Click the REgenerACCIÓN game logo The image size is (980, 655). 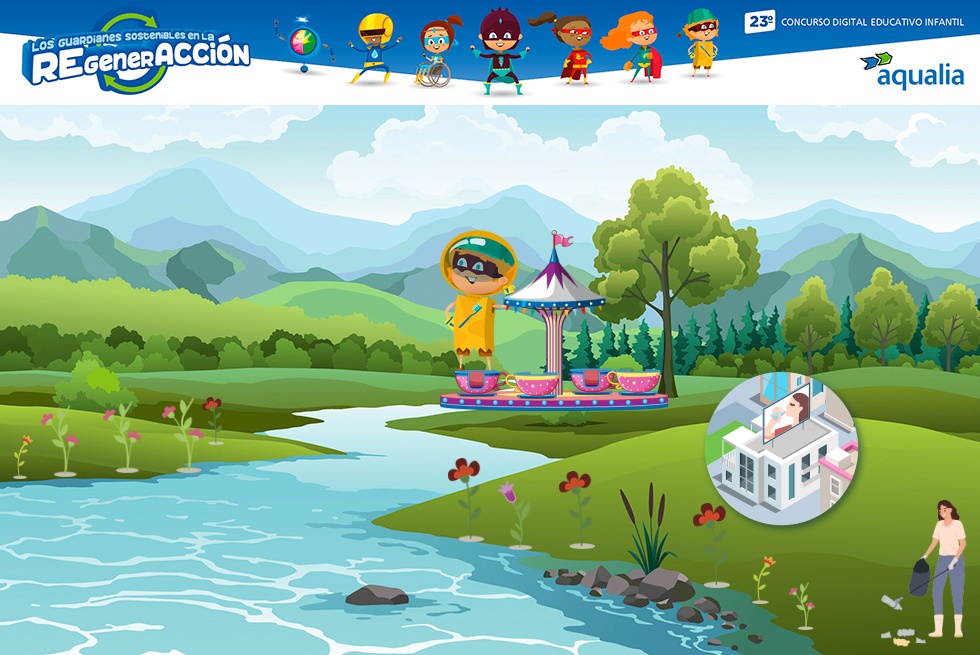pos(137,55)
